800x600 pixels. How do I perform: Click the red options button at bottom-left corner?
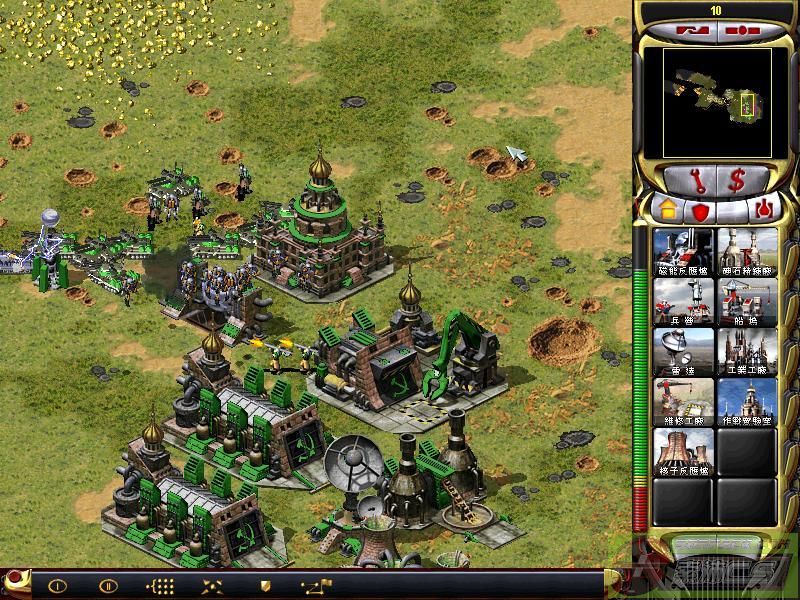(15, 581)
